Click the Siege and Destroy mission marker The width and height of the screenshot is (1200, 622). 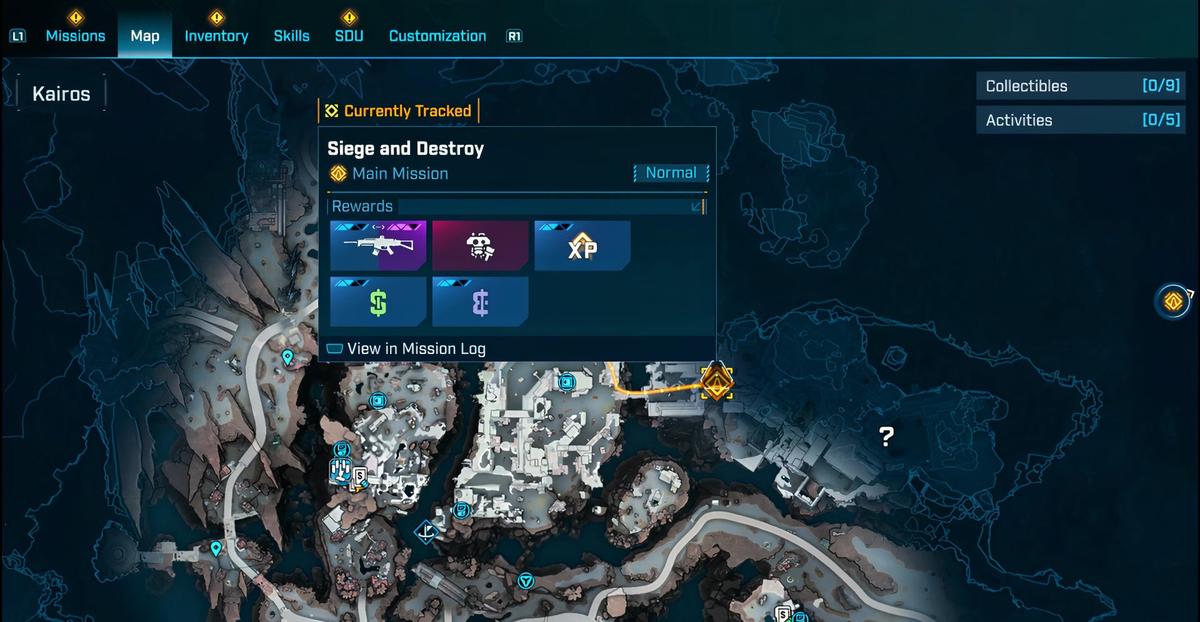point(717,382)
